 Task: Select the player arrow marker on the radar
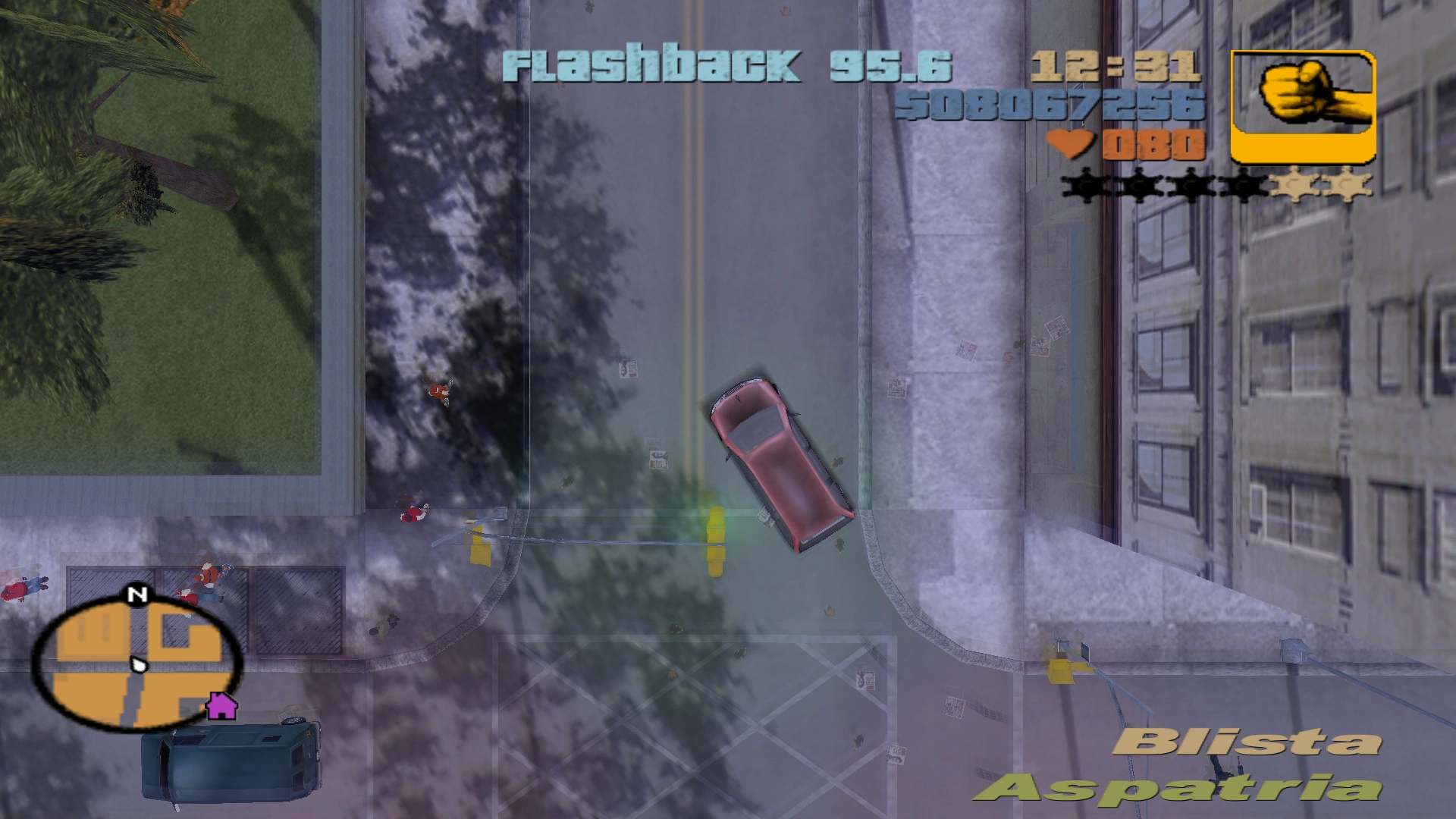140,664
